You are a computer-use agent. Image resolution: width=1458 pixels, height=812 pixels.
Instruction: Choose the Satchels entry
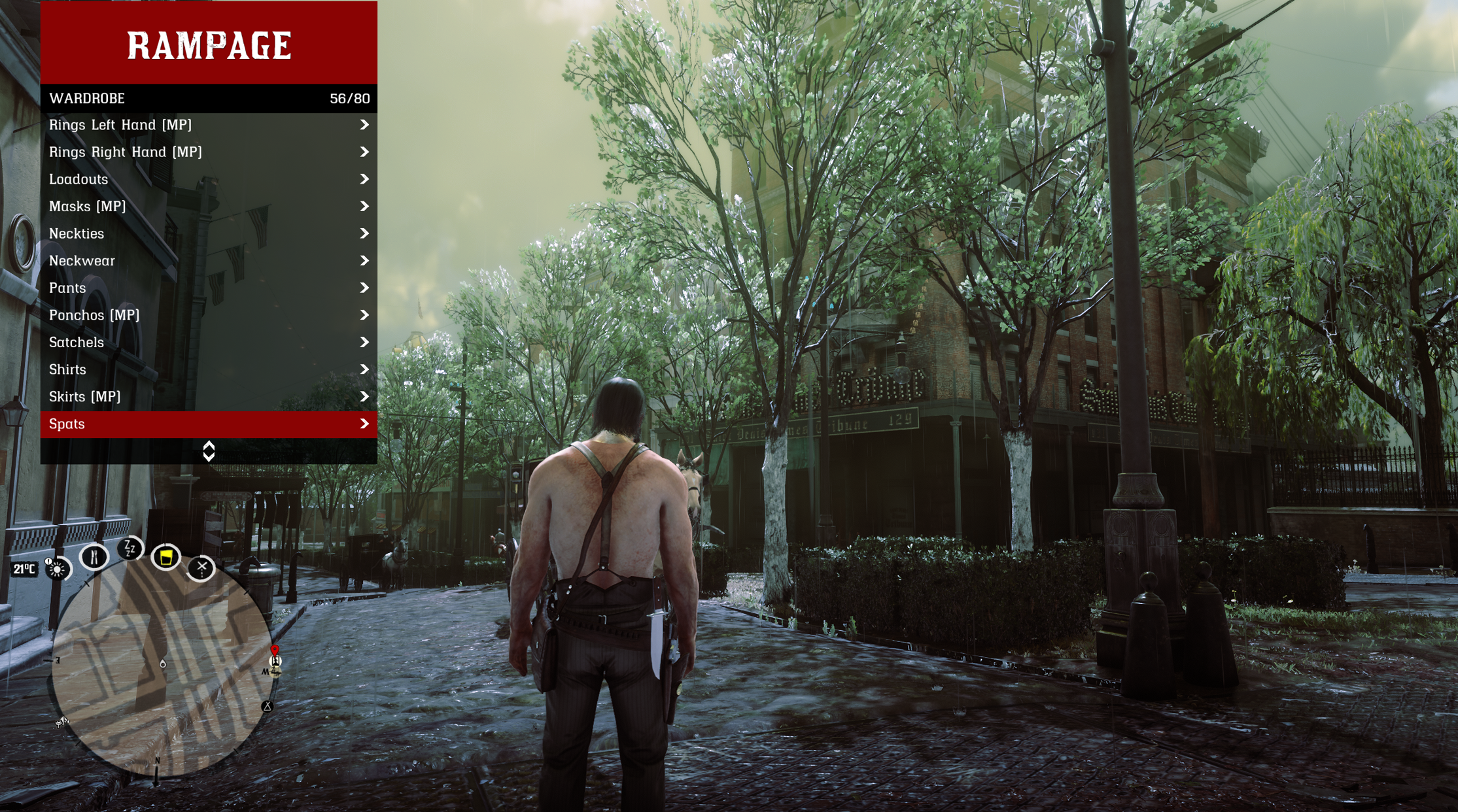click(208, 343)
